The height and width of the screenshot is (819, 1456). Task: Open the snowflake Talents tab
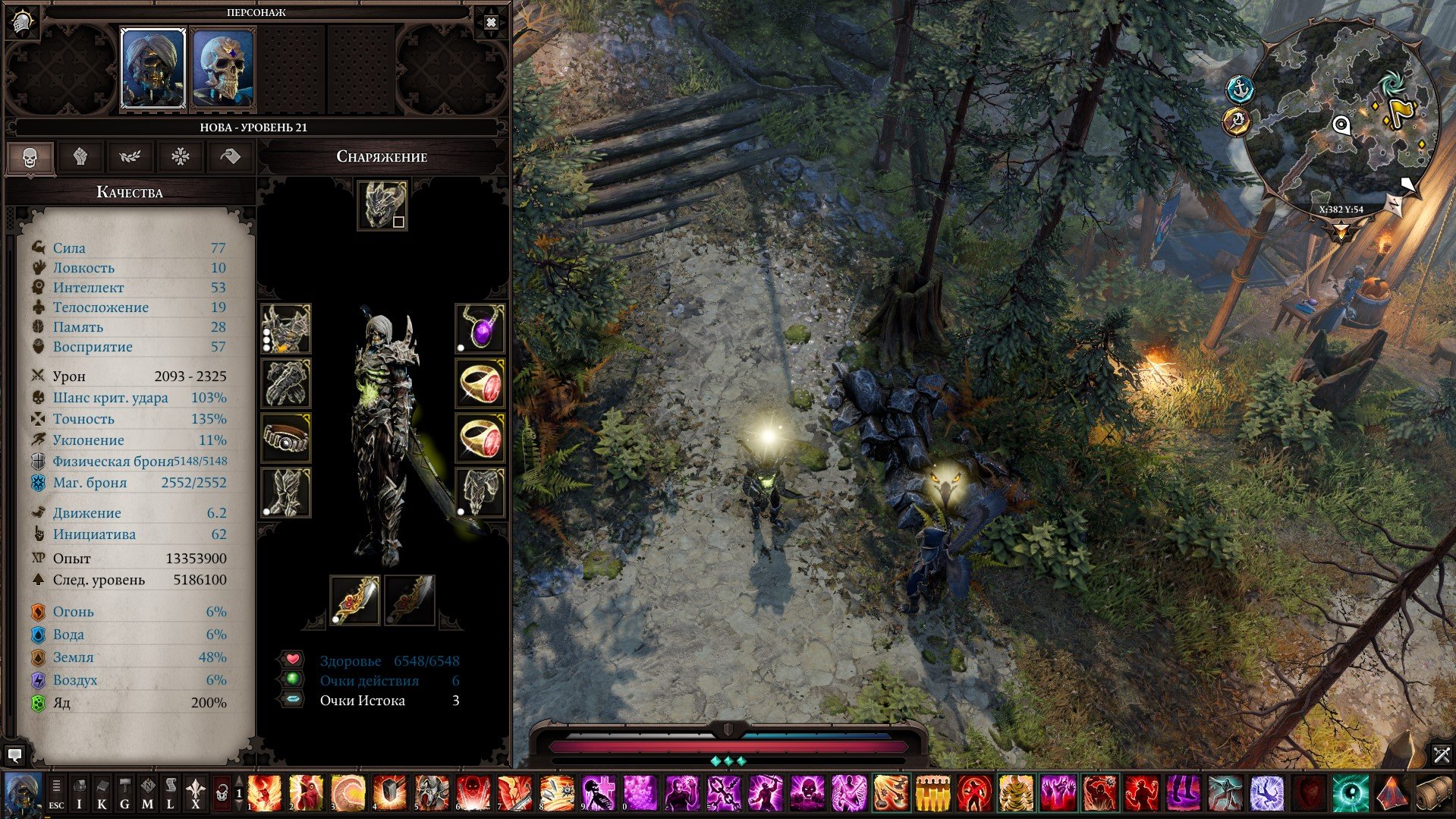(x=182, y=157)
